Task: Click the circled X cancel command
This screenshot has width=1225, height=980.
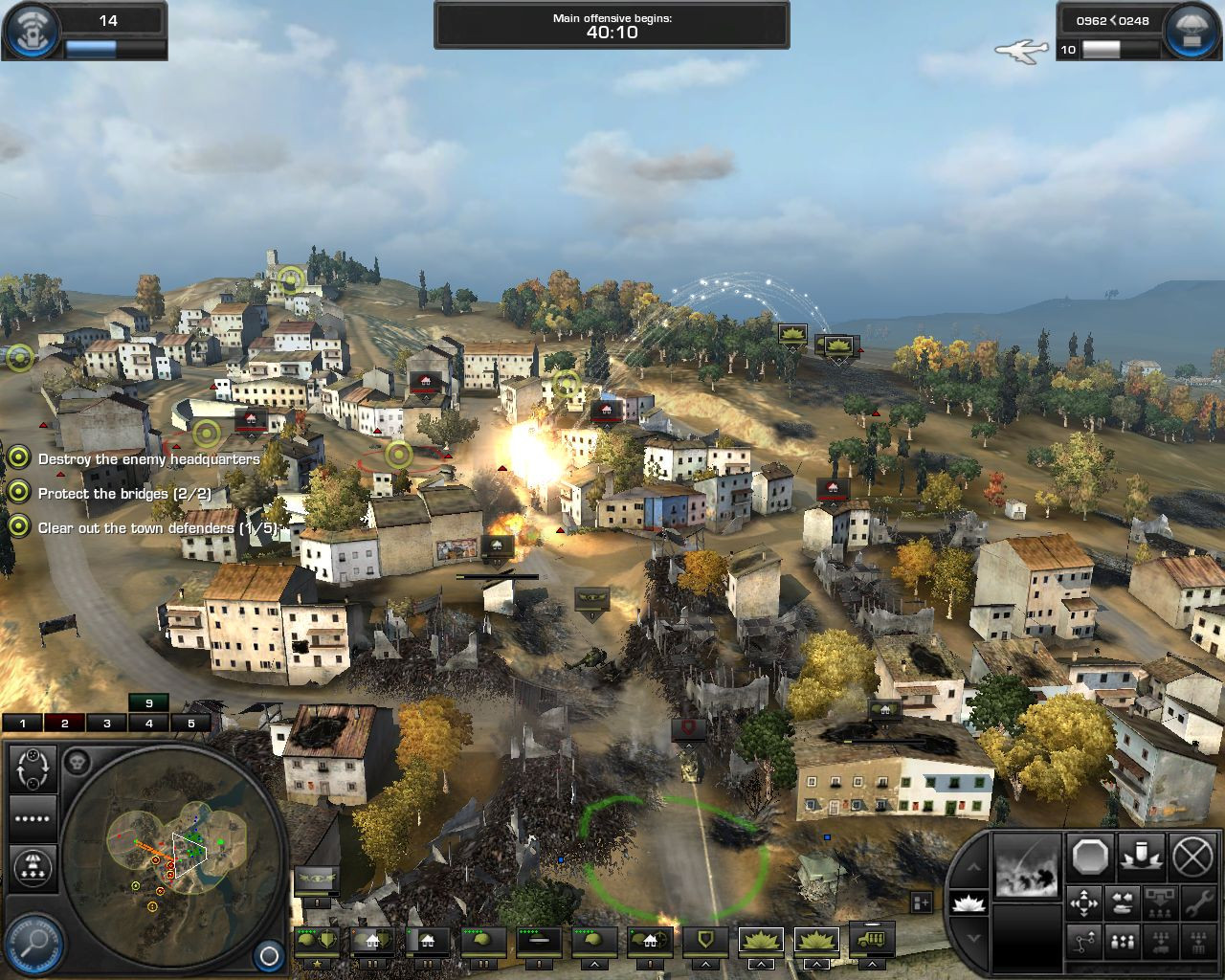Action: 1192,857
